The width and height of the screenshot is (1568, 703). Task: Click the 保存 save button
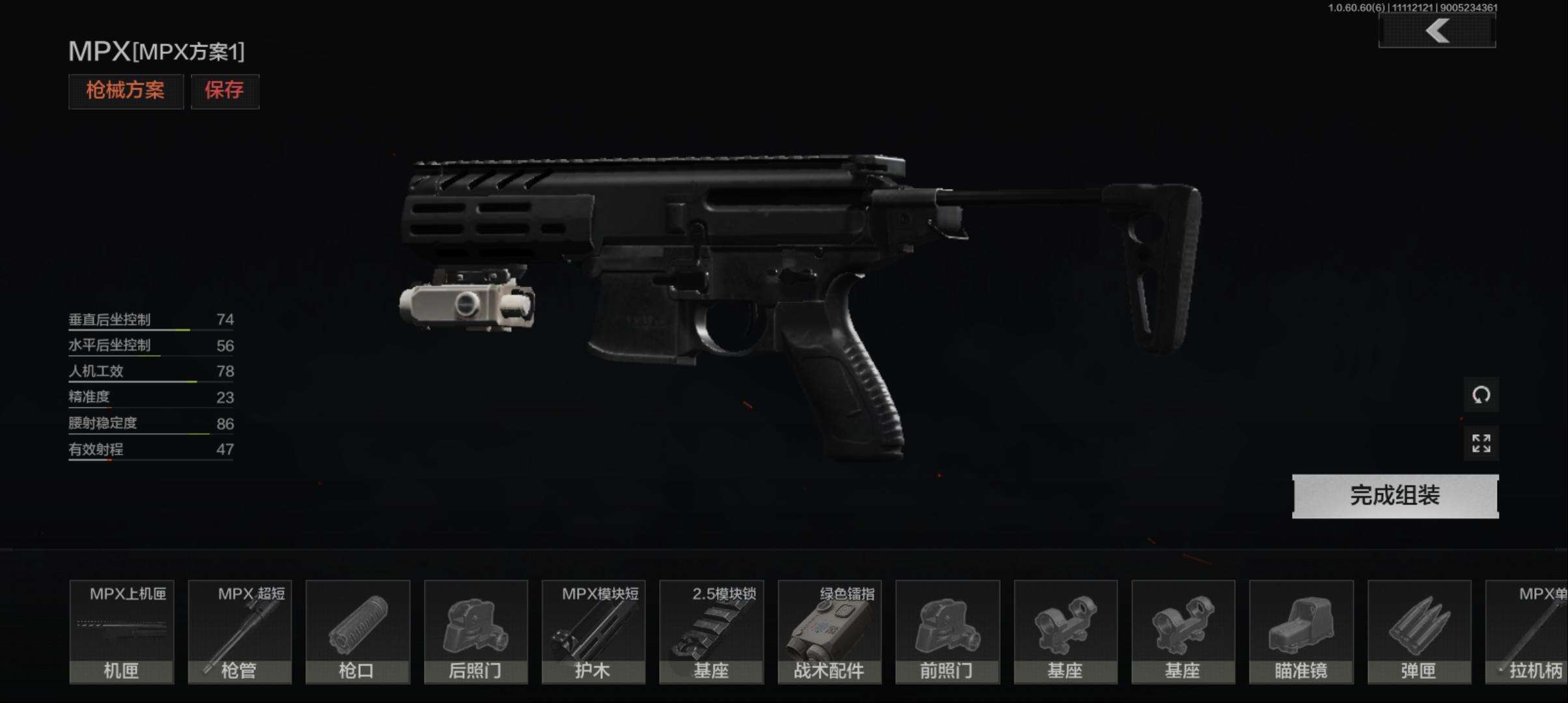[225, 90]
